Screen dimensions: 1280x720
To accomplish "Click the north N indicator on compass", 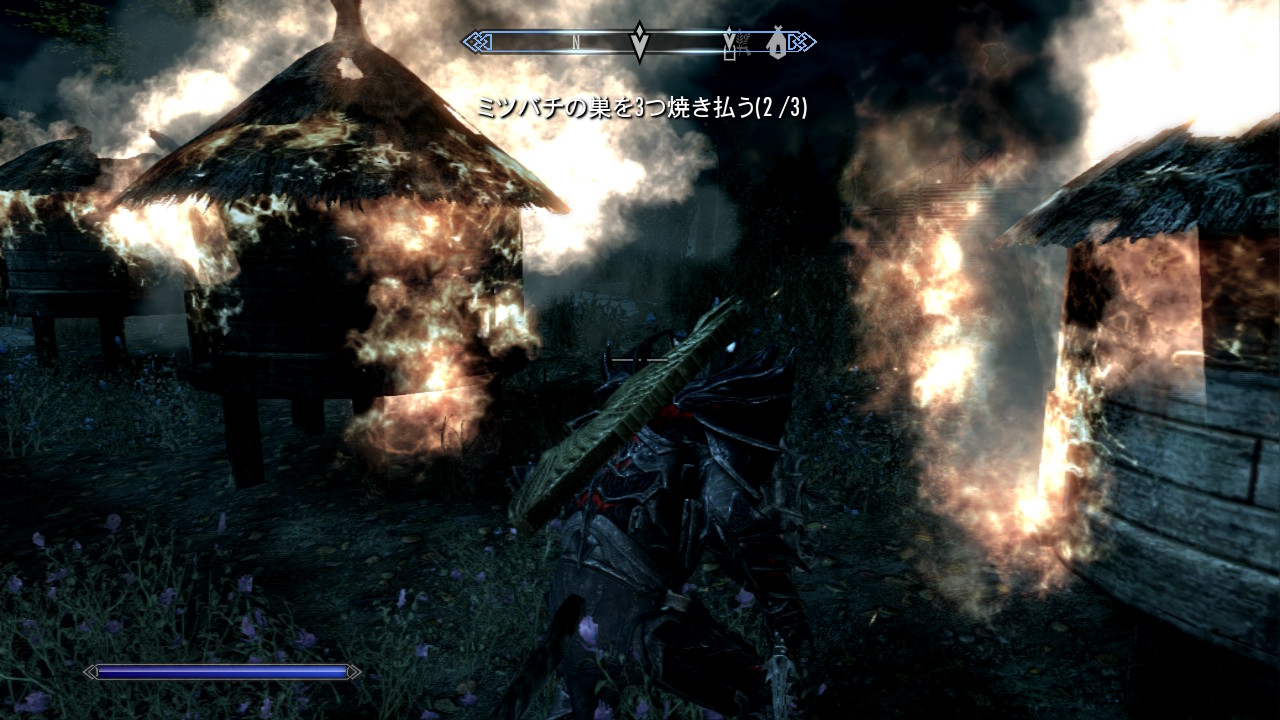I will [x=577, y=43].
